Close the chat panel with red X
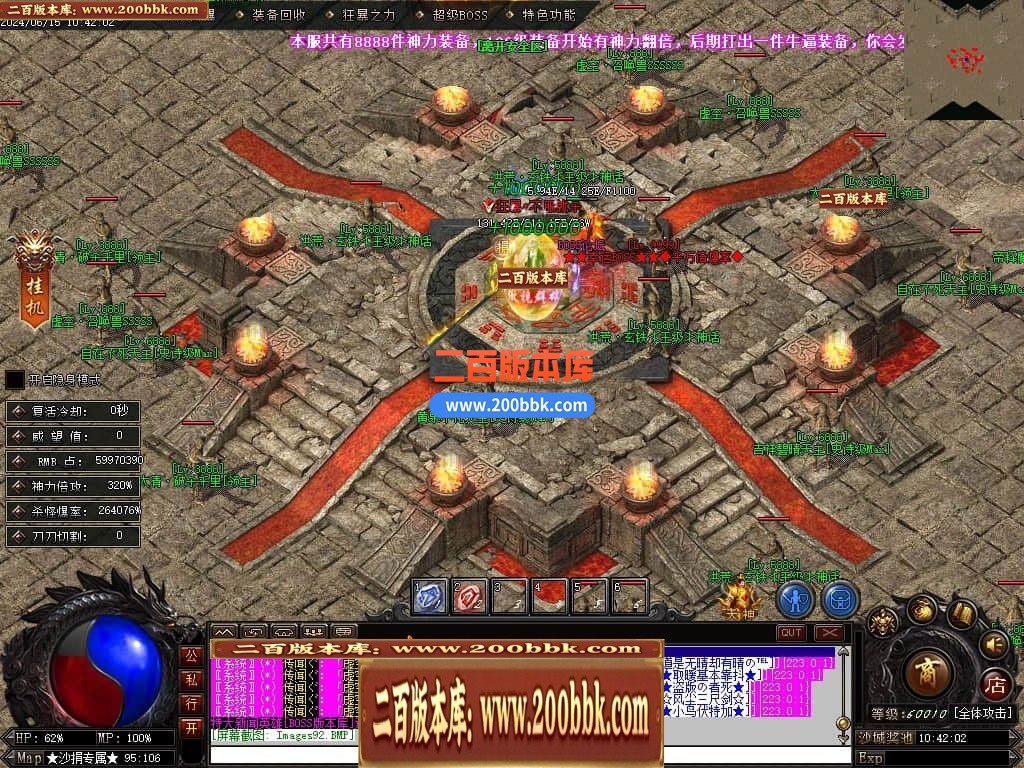 pyautogui.click(x=829, y=632)
